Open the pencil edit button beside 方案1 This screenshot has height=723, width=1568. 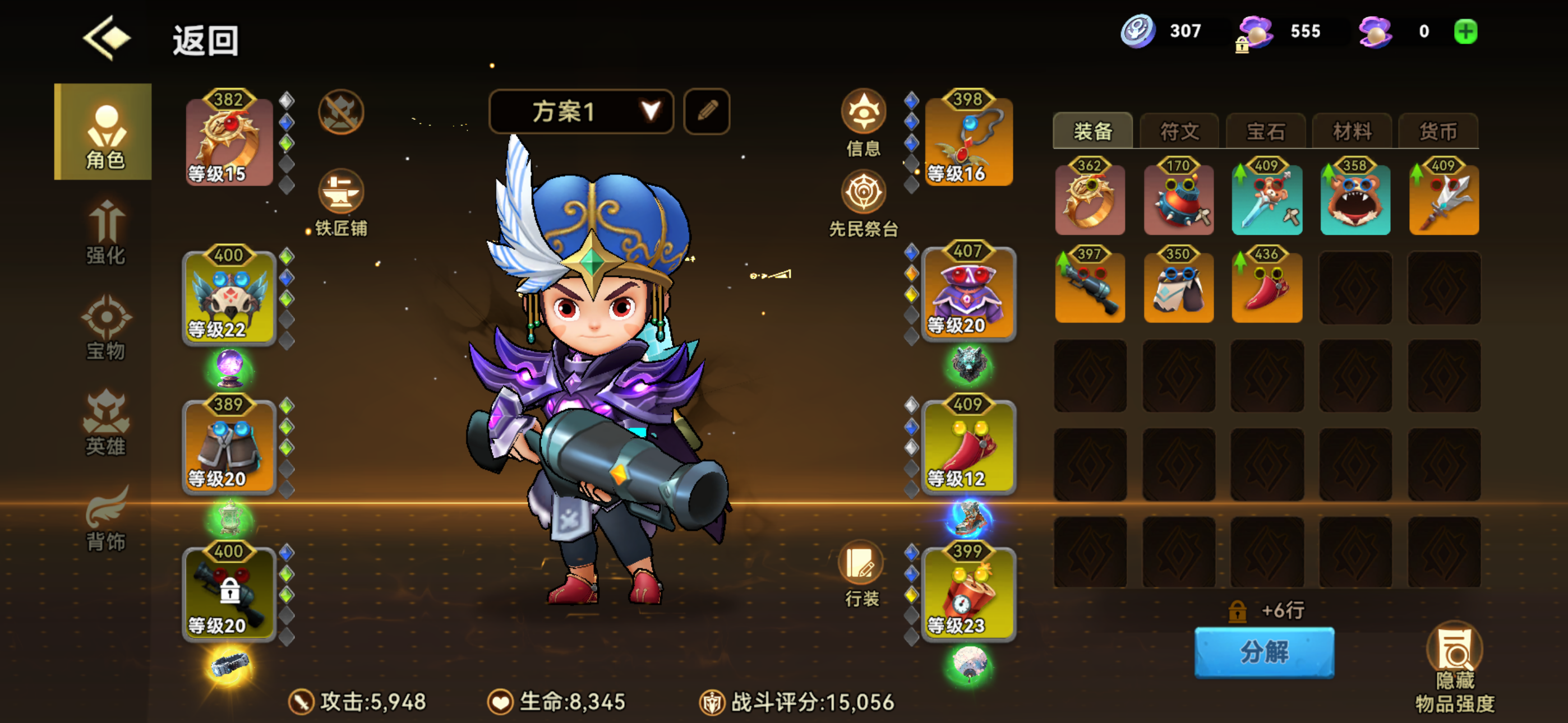pyautogui.click(x=707, y=111)
